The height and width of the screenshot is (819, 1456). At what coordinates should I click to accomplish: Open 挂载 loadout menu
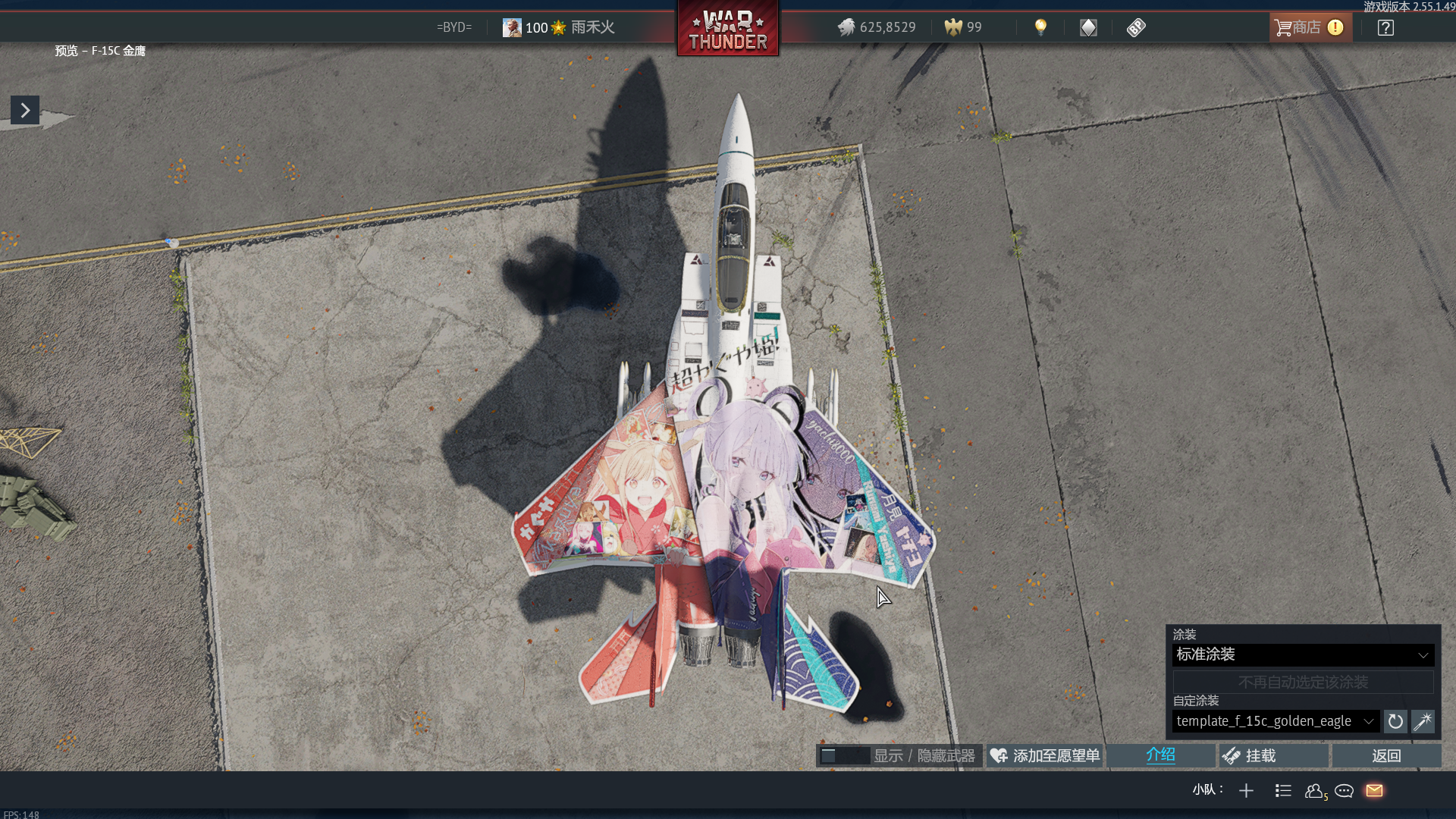(1273, 756)
